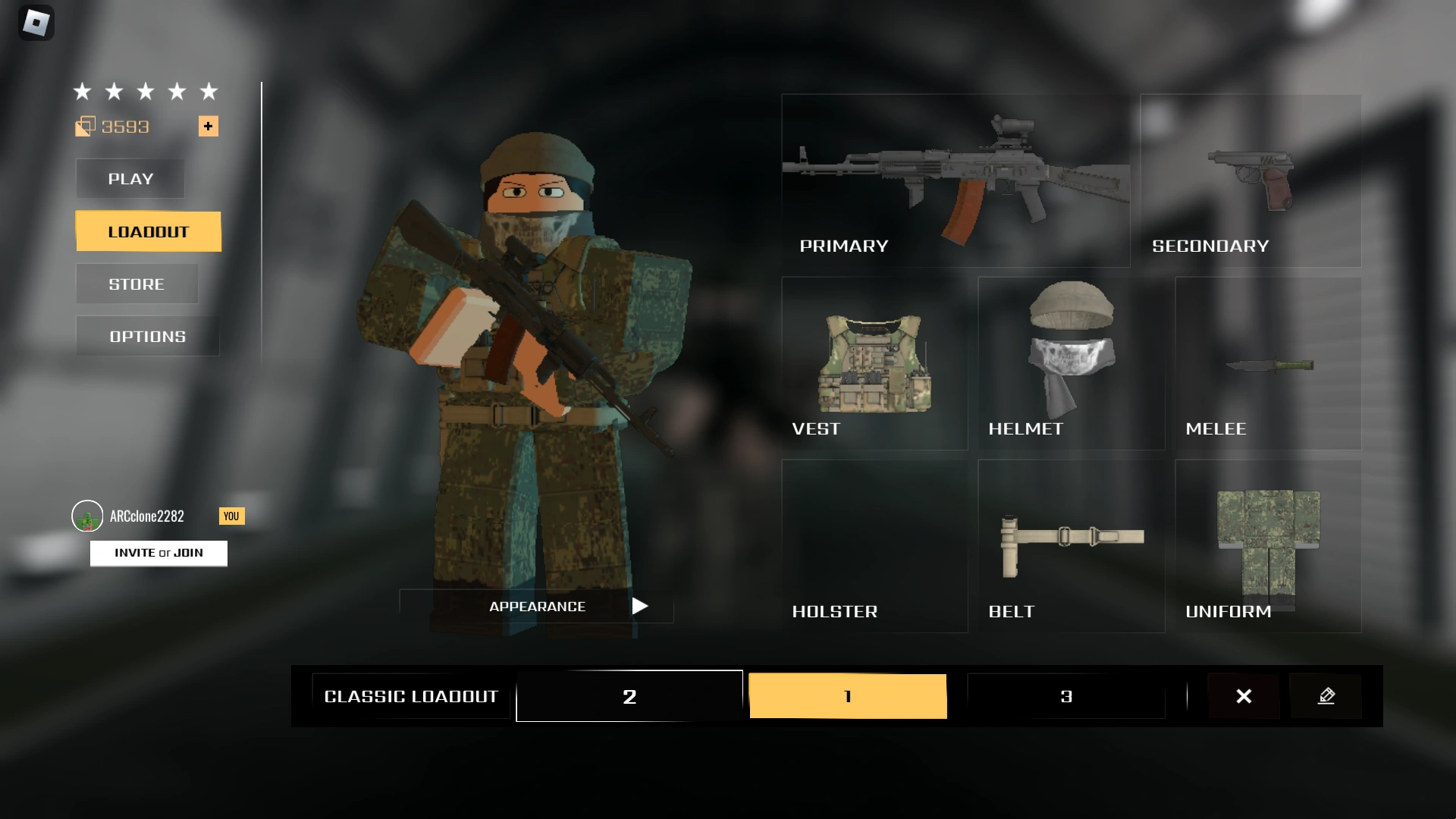Delete the loadout with the X icon
Image resolution: width=1456 pixels, height=819 pixels.
tap(1244, 695)
